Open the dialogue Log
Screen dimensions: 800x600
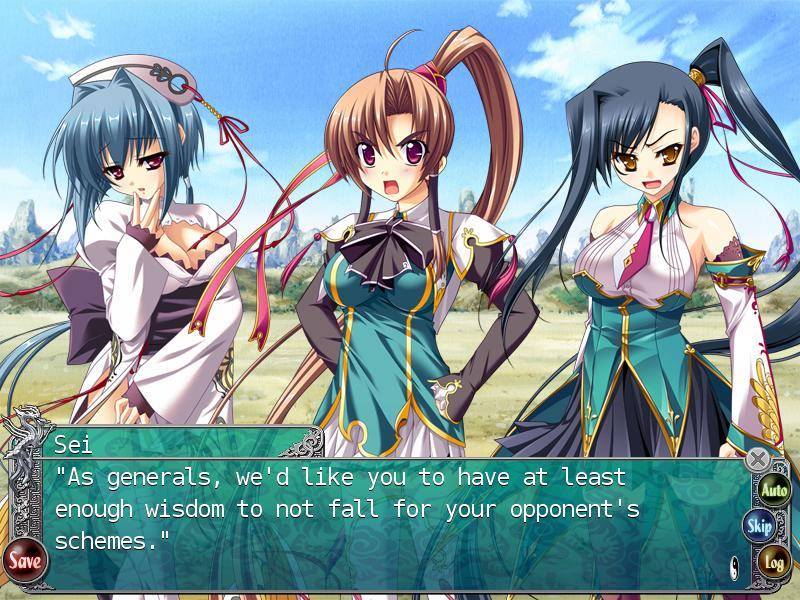coord(773,562)
